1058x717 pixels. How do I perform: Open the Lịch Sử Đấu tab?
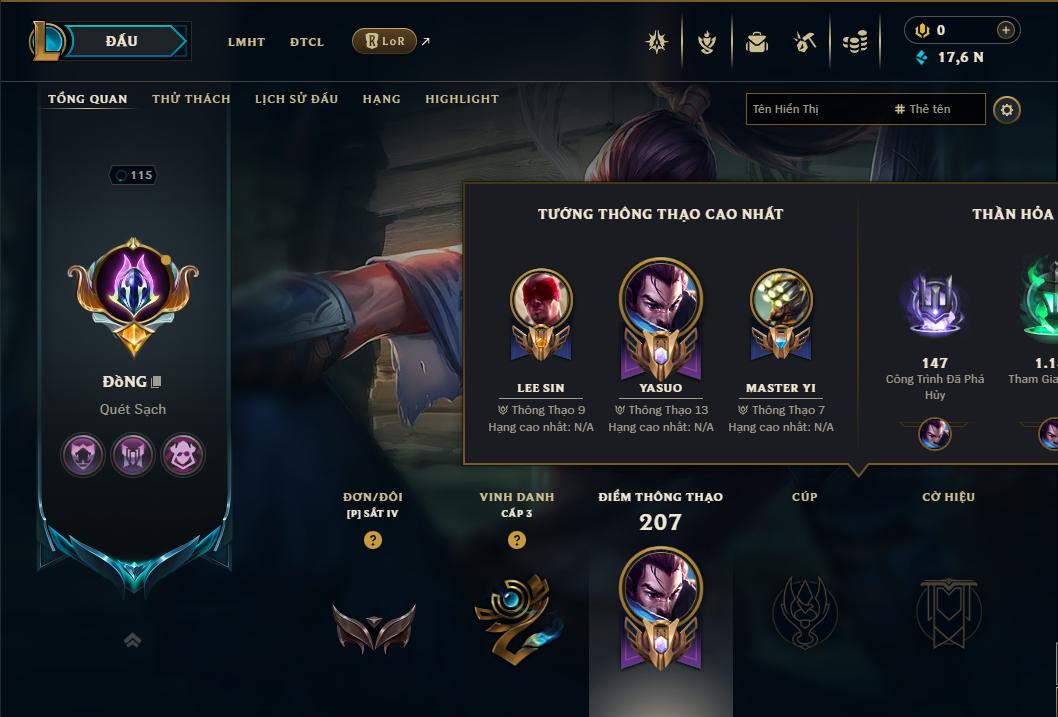click(x=296, y=99)
